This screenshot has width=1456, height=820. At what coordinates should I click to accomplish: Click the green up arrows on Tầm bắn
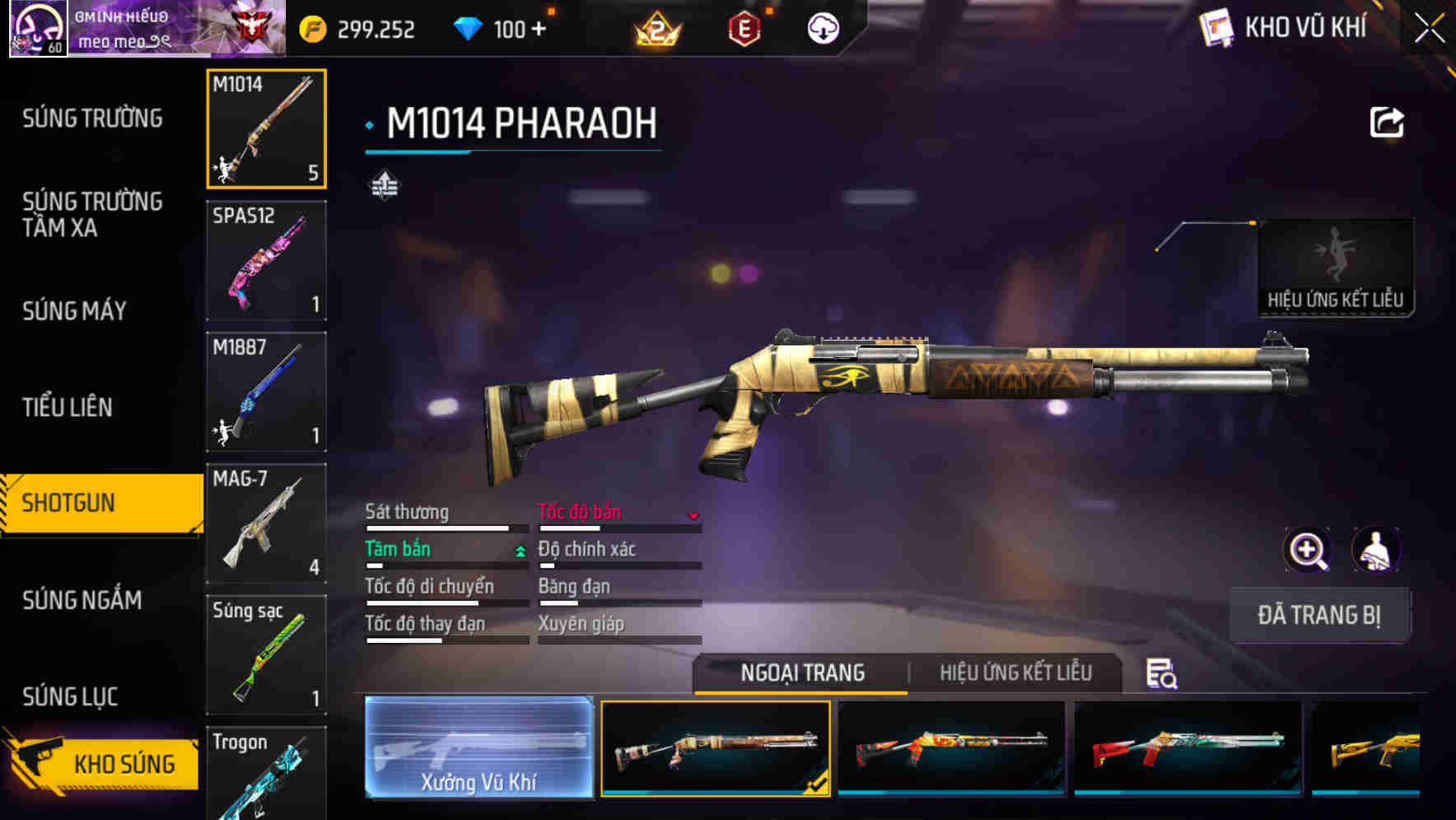pos(519,550)
